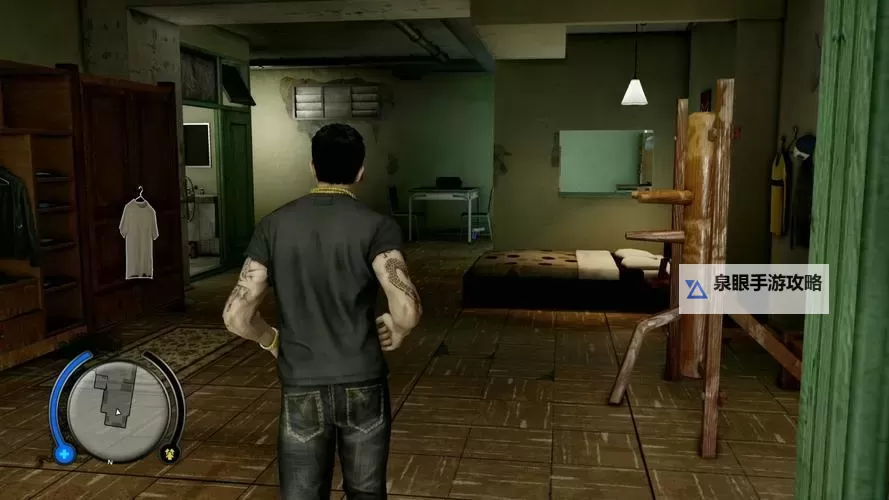Select the blue health cross icon
Image resolution: width=889 pixels, height=500 pixels.
(x=65, y=453)
